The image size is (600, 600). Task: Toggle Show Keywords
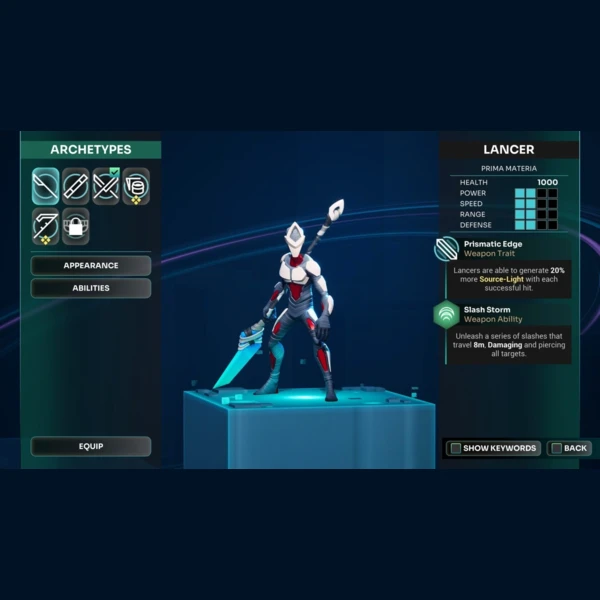(493, 448)
